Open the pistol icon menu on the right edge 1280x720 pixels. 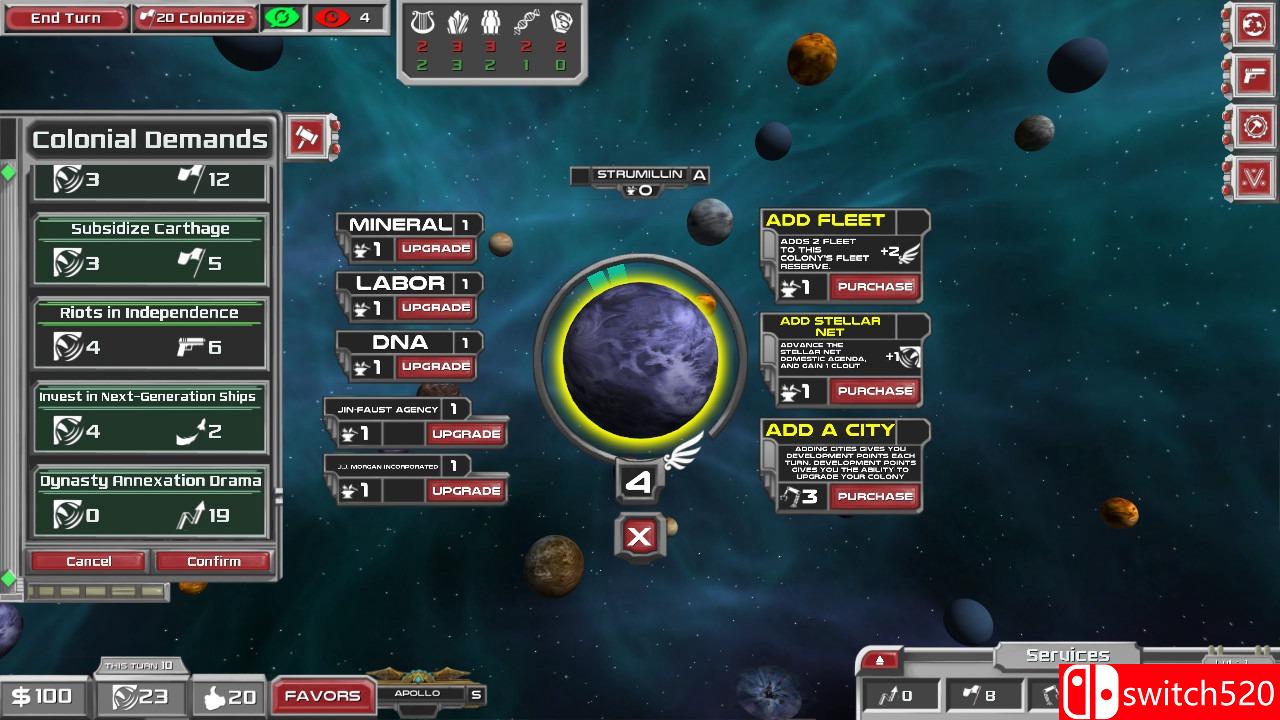tap(1253, 75)
